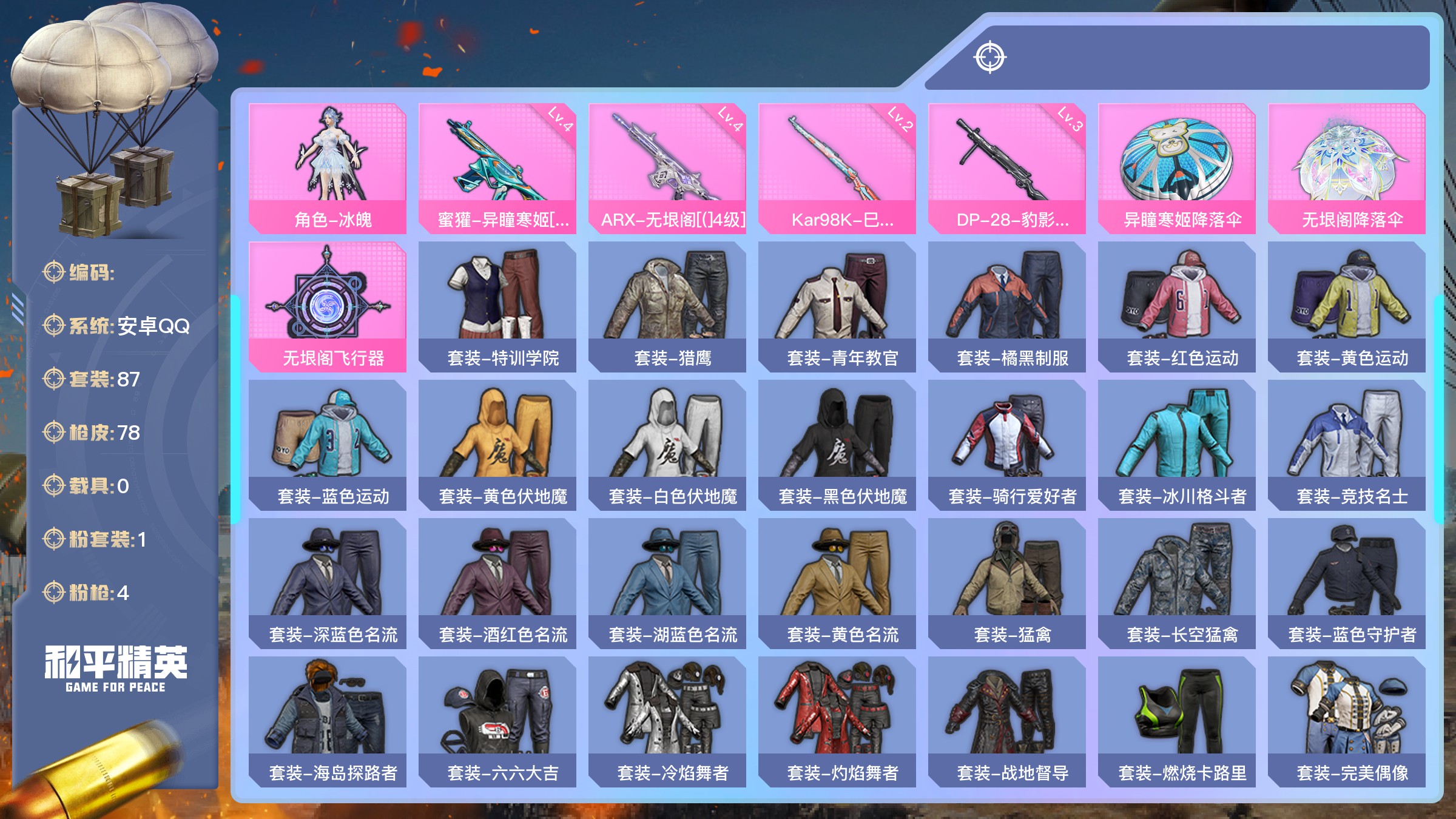Select the 角色-冰魄 character tile
Viewport: 1456px width, 819px height.
tap(328, 168)
